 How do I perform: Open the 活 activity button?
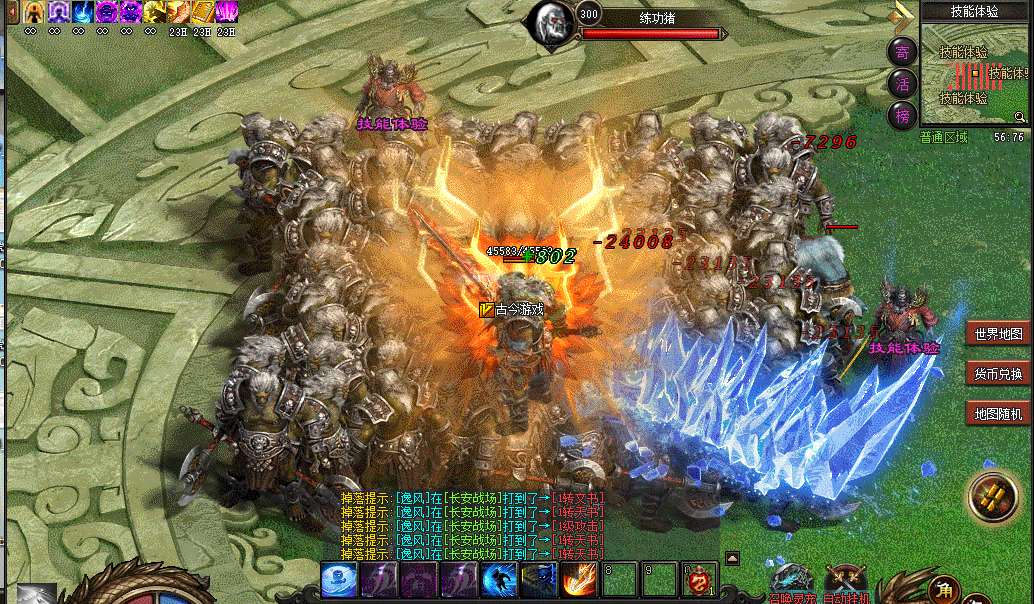[902, 84]
